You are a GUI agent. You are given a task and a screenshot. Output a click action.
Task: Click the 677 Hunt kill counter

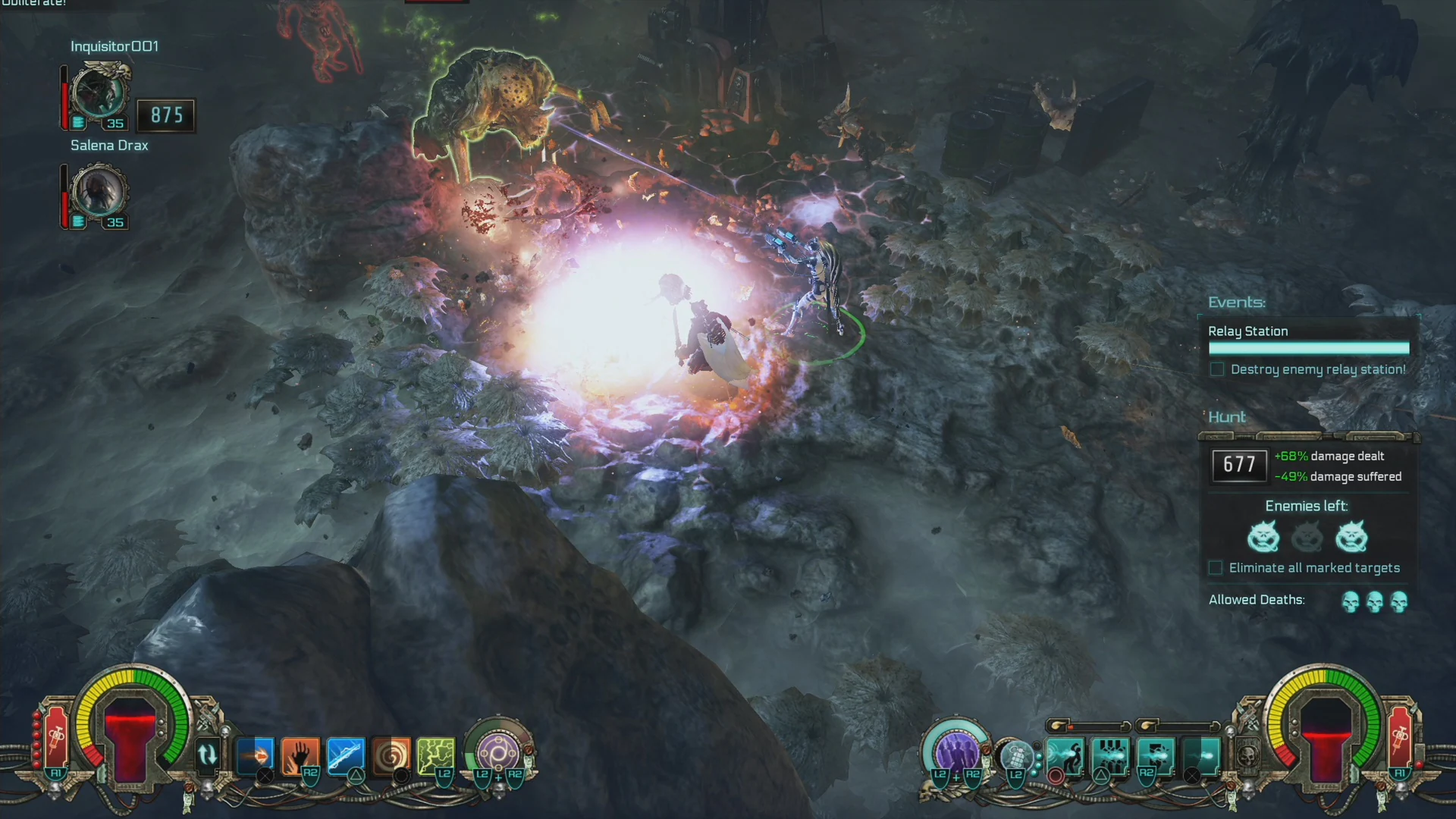(x=1239, y=465)
